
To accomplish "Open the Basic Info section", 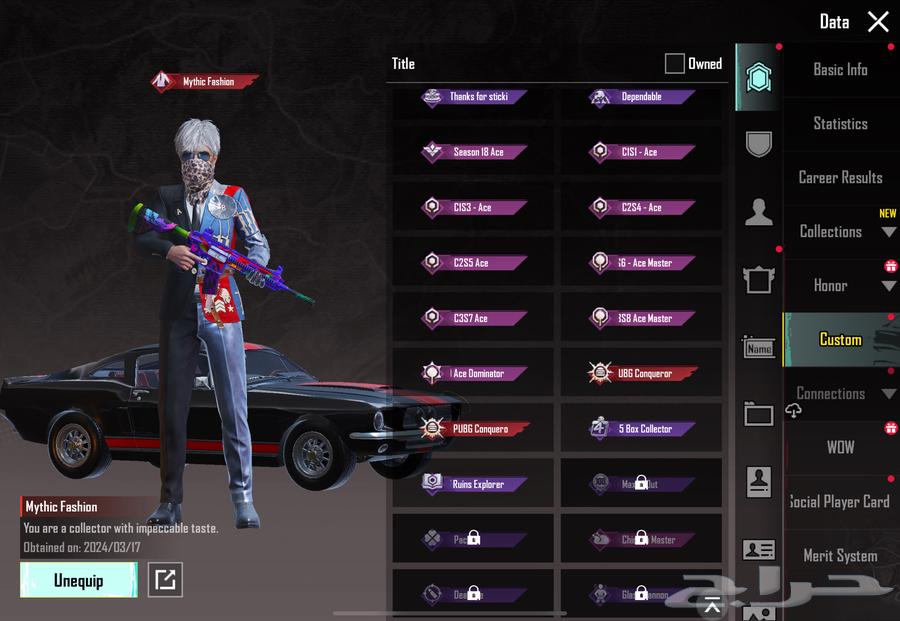I will click(x=840, y=70).
